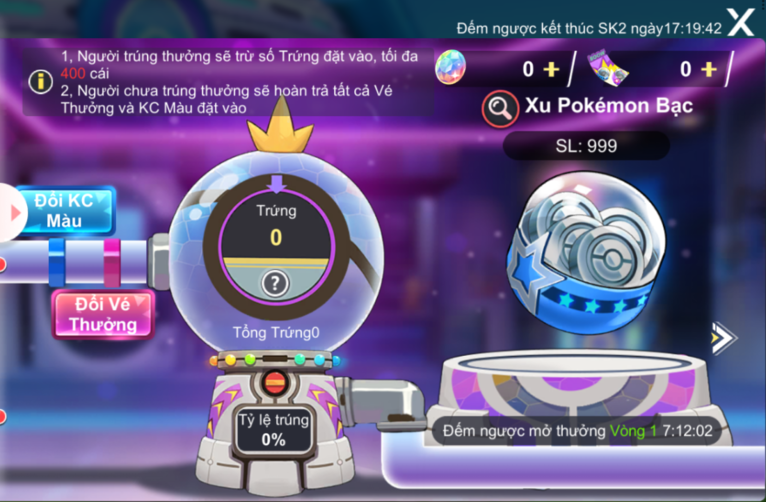Expand the left side arrow tab
Screen dimensions: 766x502
coord(11,212)
